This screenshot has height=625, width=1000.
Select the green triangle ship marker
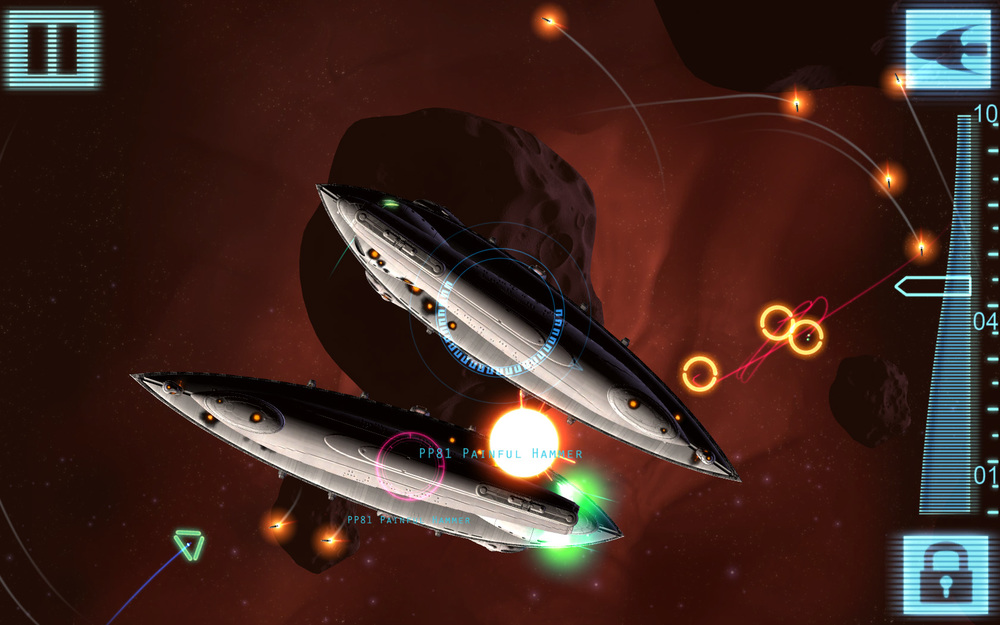(188, 544)
